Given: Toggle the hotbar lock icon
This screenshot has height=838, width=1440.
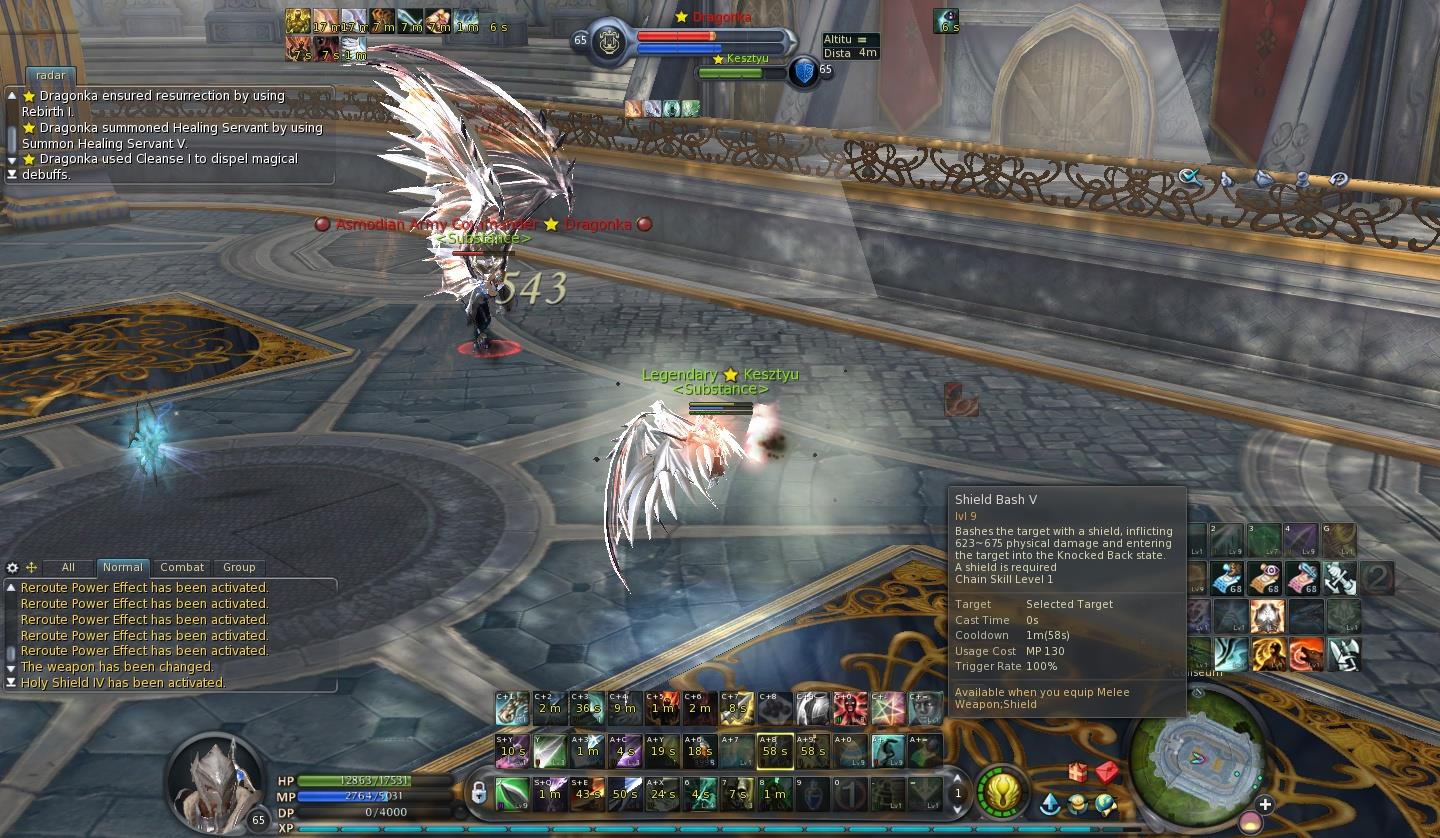Looking at the screenshot, I should [479, 793].
